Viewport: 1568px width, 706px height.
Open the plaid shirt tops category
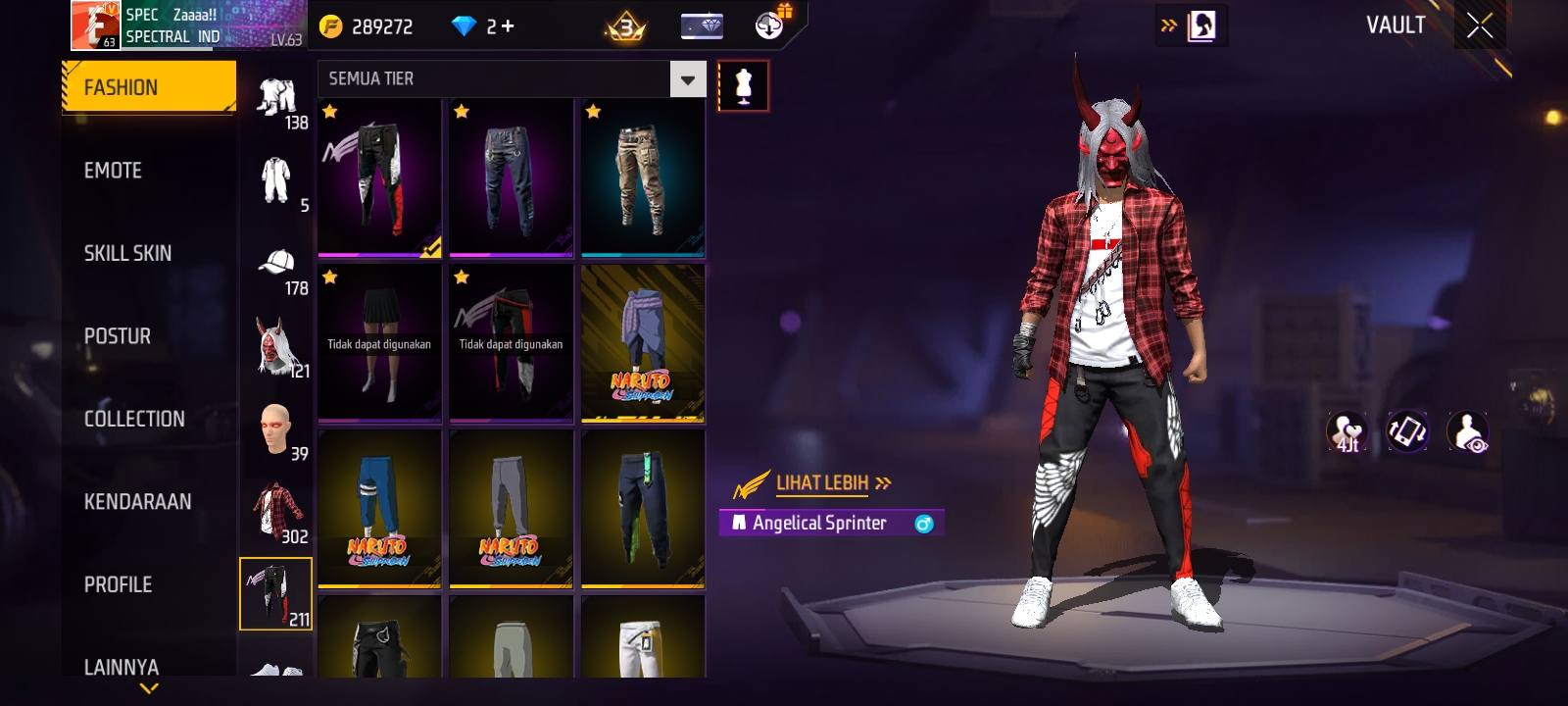(x=277, y=512)
